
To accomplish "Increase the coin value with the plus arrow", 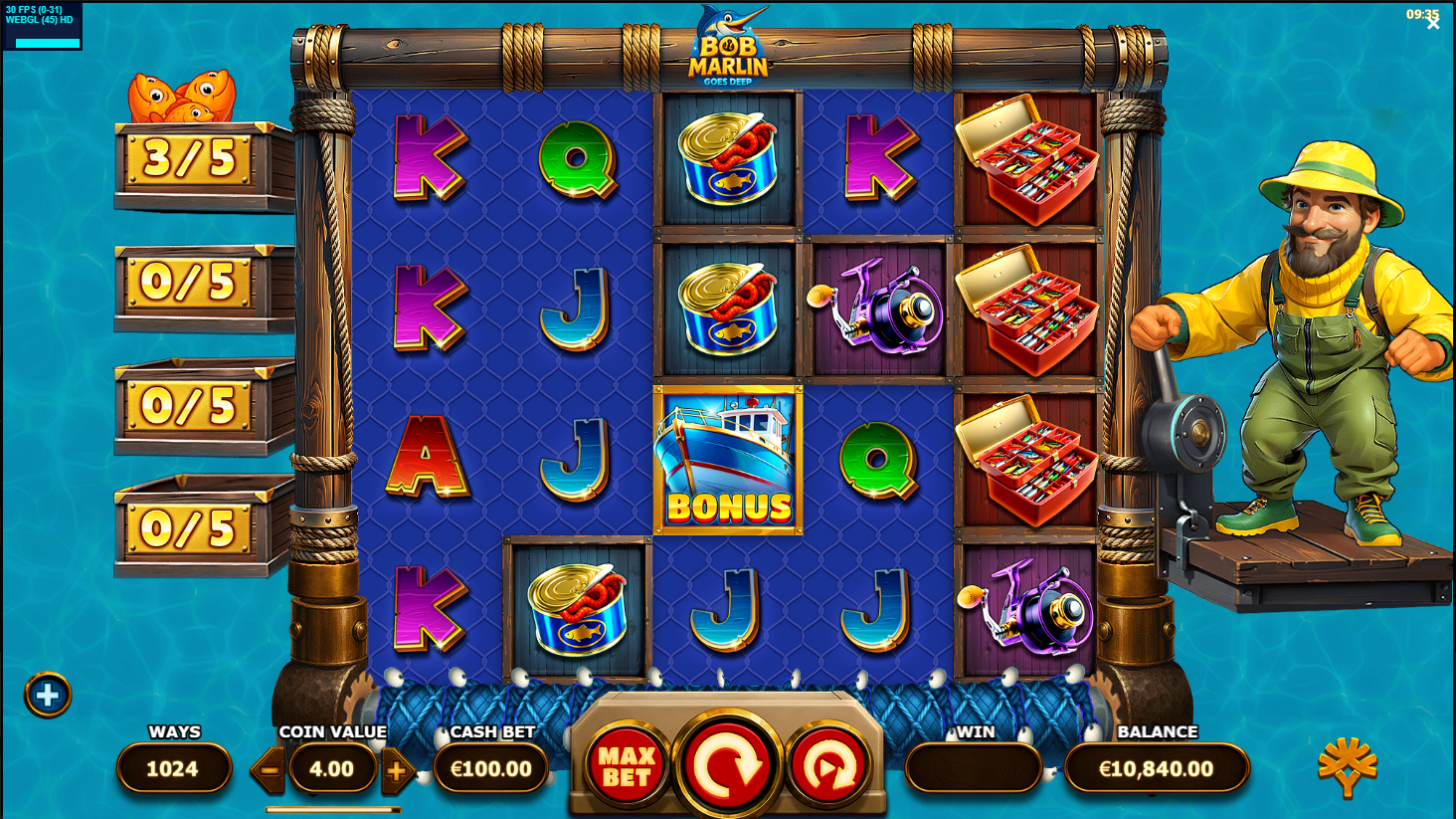I will coord(396,770).
